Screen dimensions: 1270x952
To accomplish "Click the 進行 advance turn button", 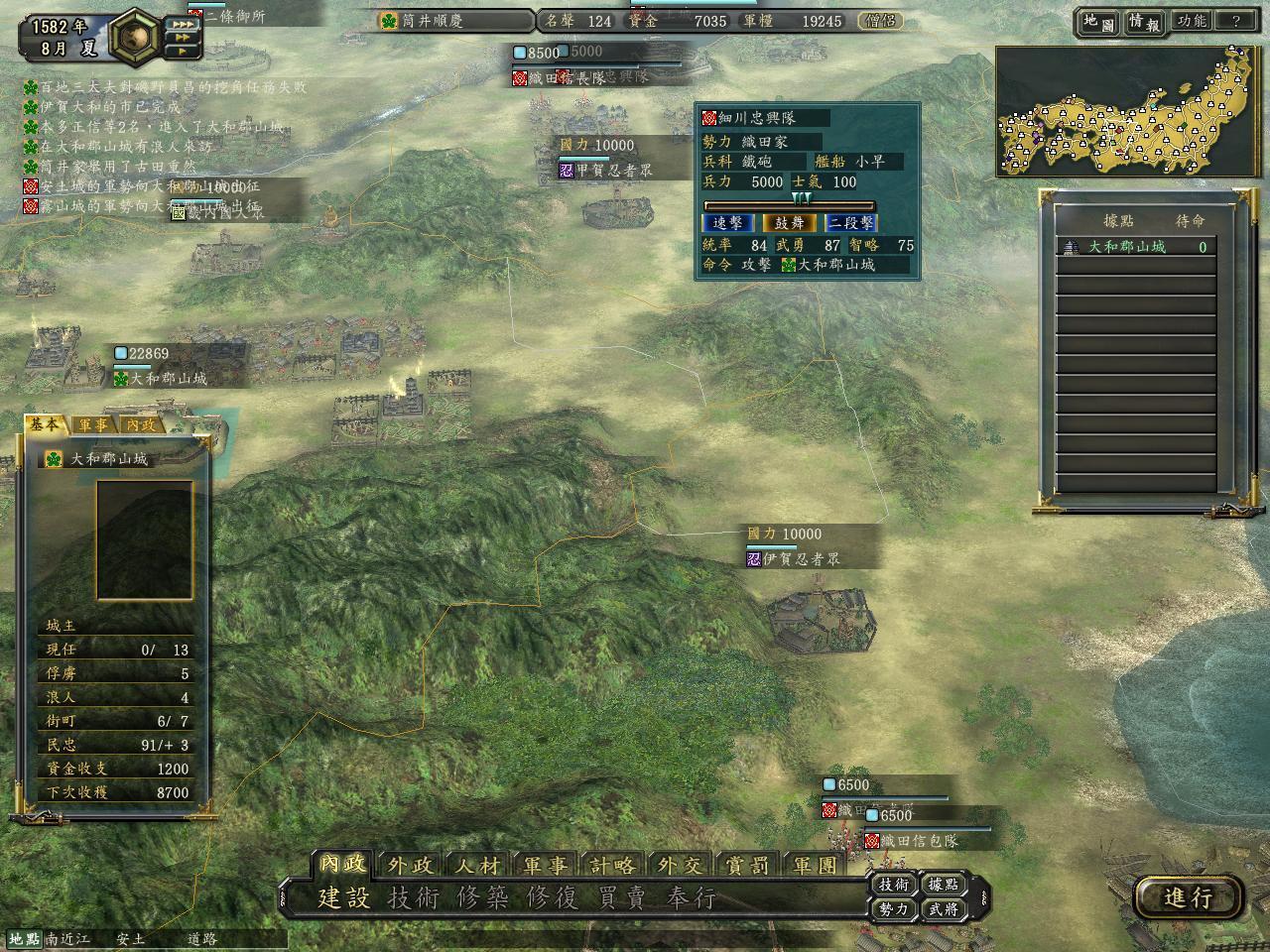I will (x=1189, y=897).
